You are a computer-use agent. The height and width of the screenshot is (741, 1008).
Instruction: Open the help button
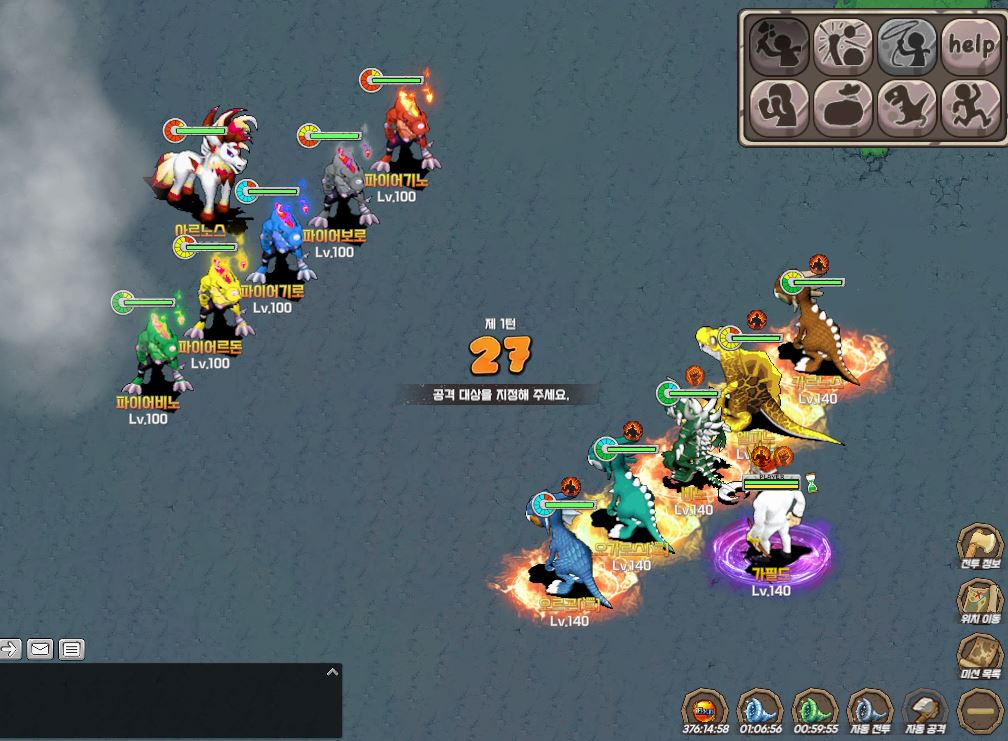pyautogui.click(x=969, y=44)
